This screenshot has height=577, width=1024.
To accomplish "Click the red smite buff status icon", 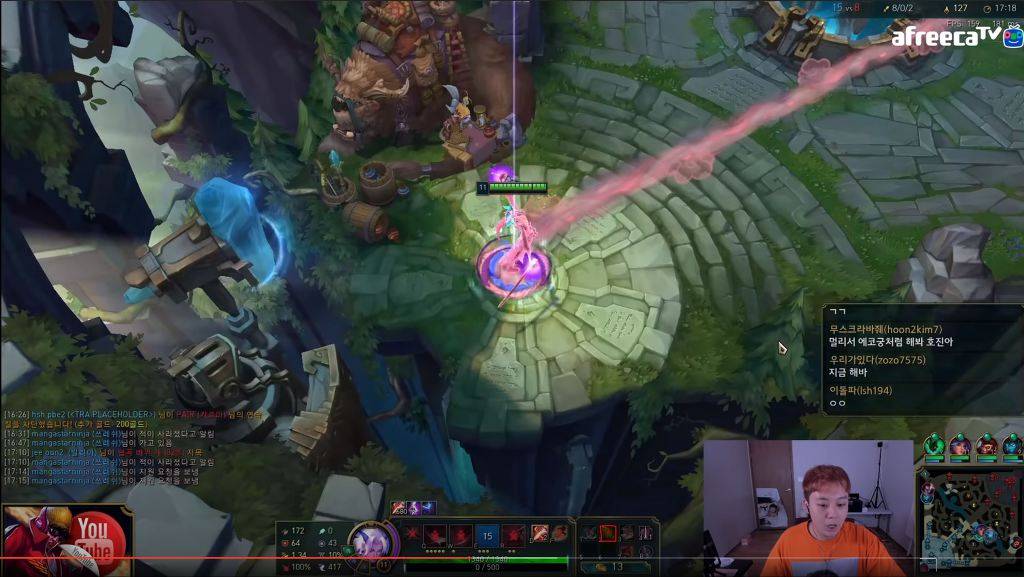I will coord(399,508).
